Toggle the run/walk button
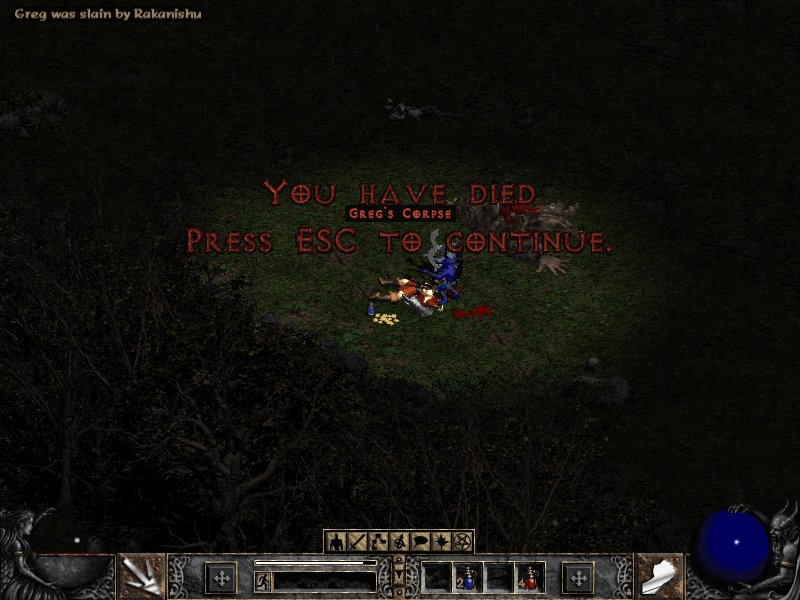 click(262, 579)
